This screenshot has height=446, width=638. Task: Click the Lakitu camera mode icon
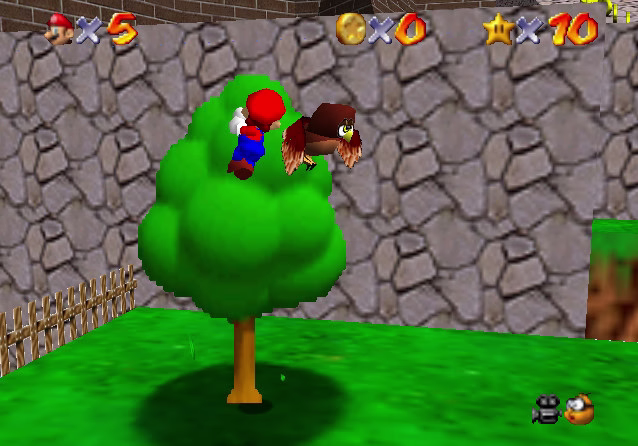(578, 408)
